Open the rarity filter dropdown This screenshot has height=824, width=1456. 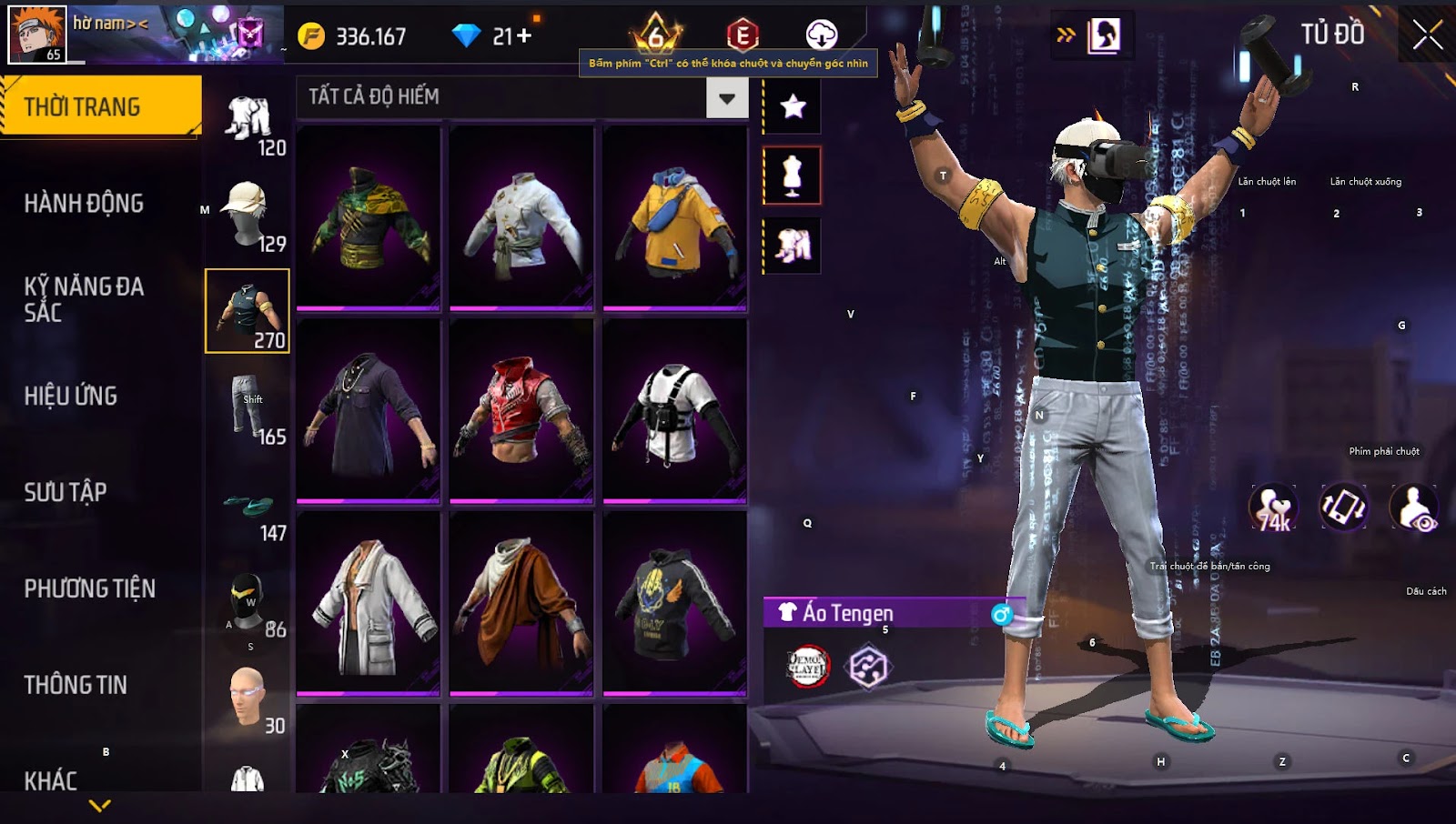tap(727, 98)
